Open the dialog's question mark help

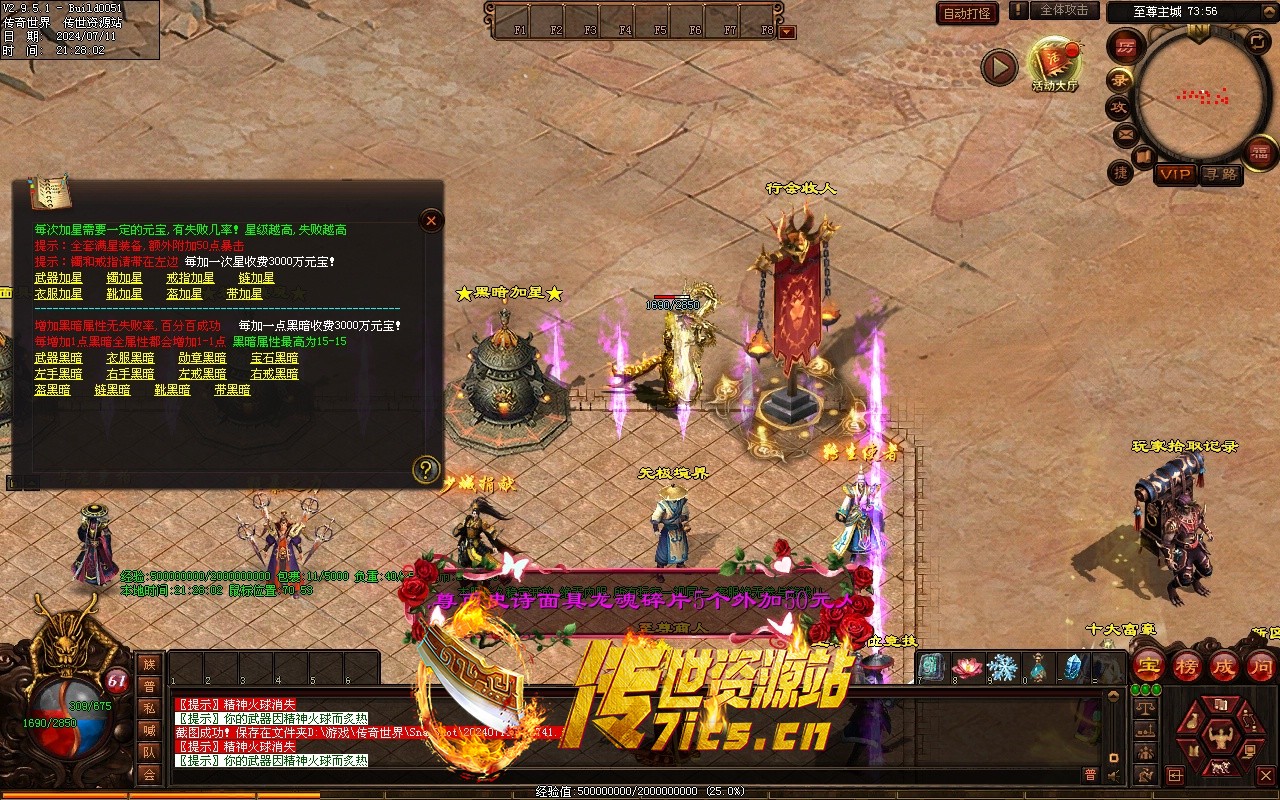coord(427,468)
